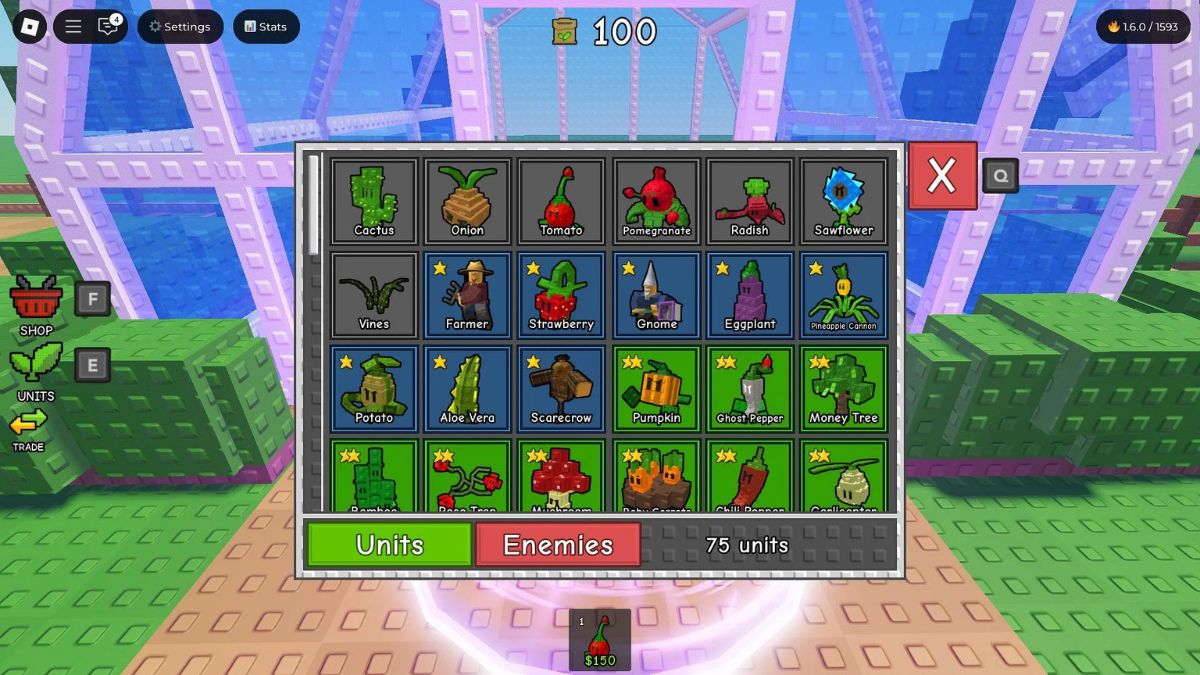Select the Sawflower unit tile
This screenshot has width=1200, height=675.
click(x=844, y=202)
